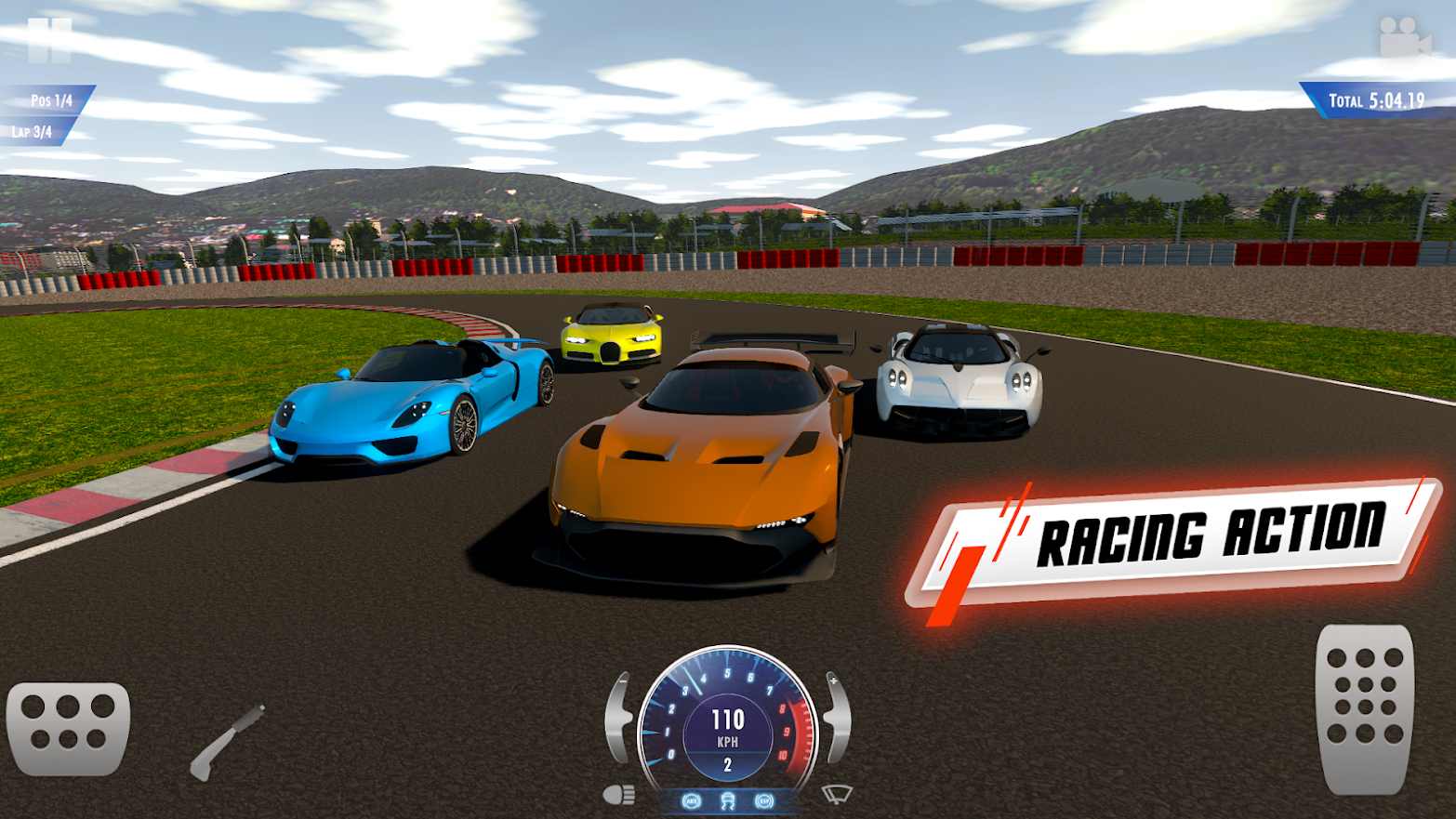Select the gear indicator showing 2
The image size is (1456, 819).
729,762
